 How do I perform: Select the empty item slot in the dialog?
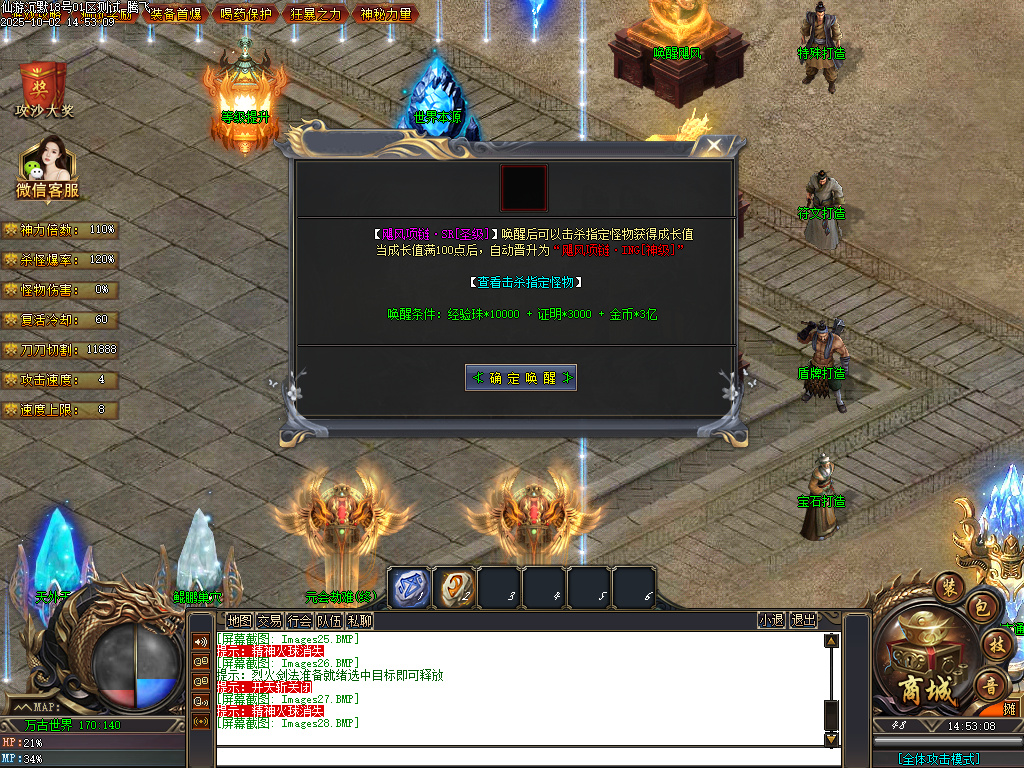(x=523, y=188)
